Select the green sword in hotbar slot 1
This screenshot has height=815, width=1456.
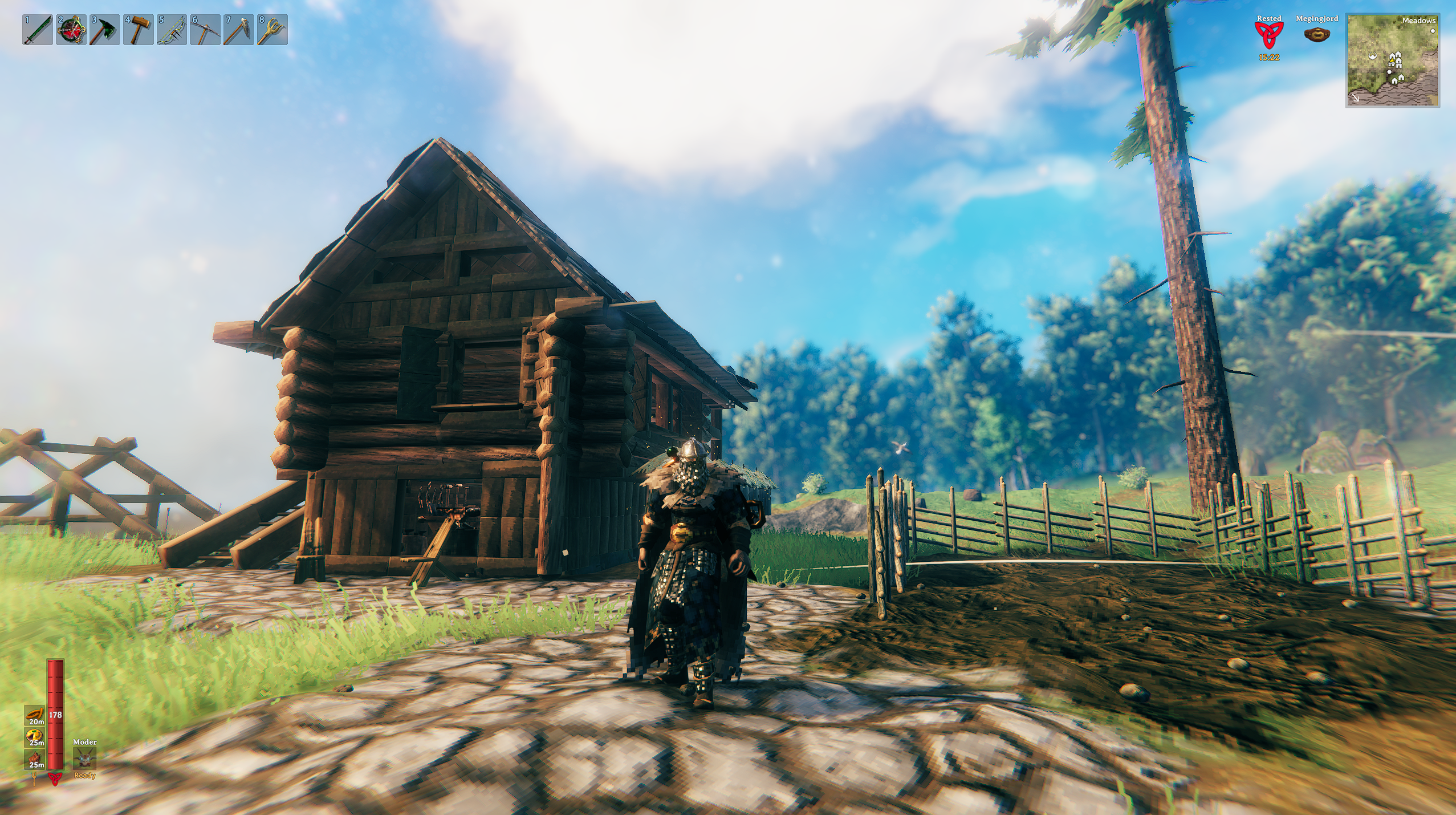pos(38,30)
